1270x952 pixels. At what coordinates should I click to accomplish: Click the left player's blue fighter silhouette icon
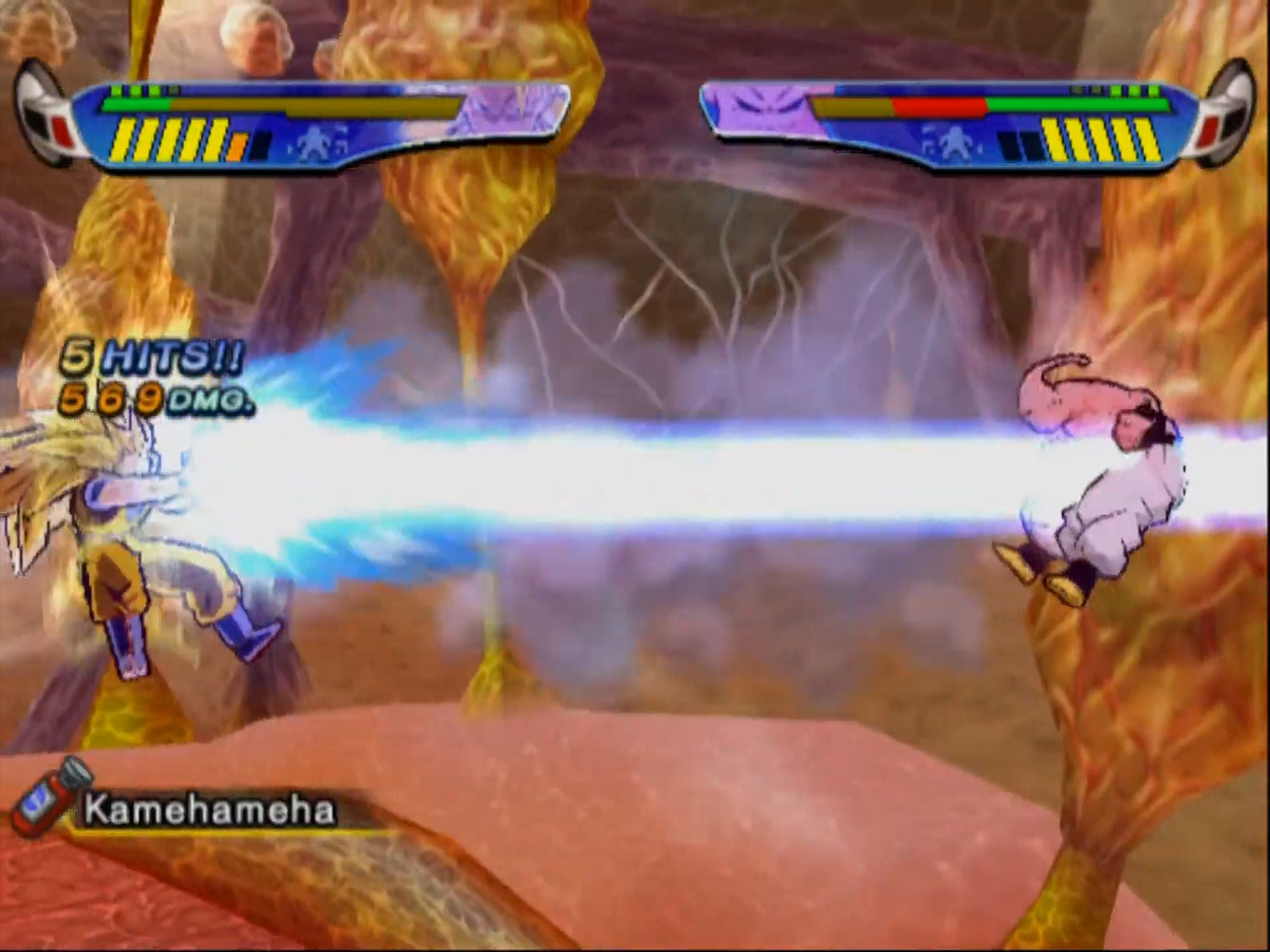pos(313,144)
